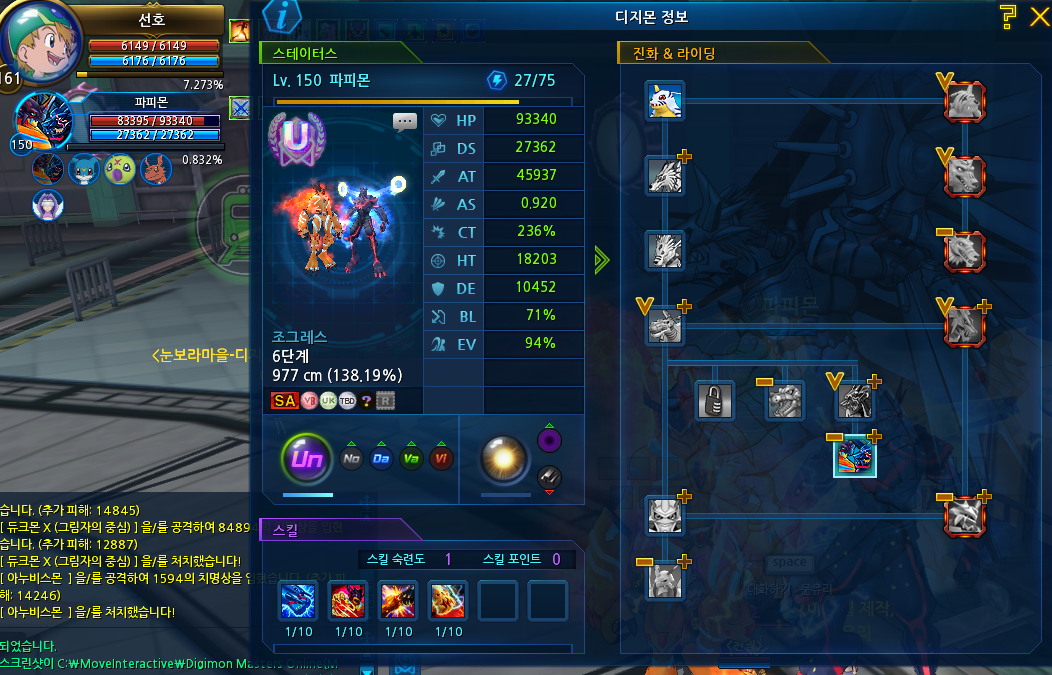The image size is (1052, 675).
Task: Click the red running figure buff icon
Action: 240,31
